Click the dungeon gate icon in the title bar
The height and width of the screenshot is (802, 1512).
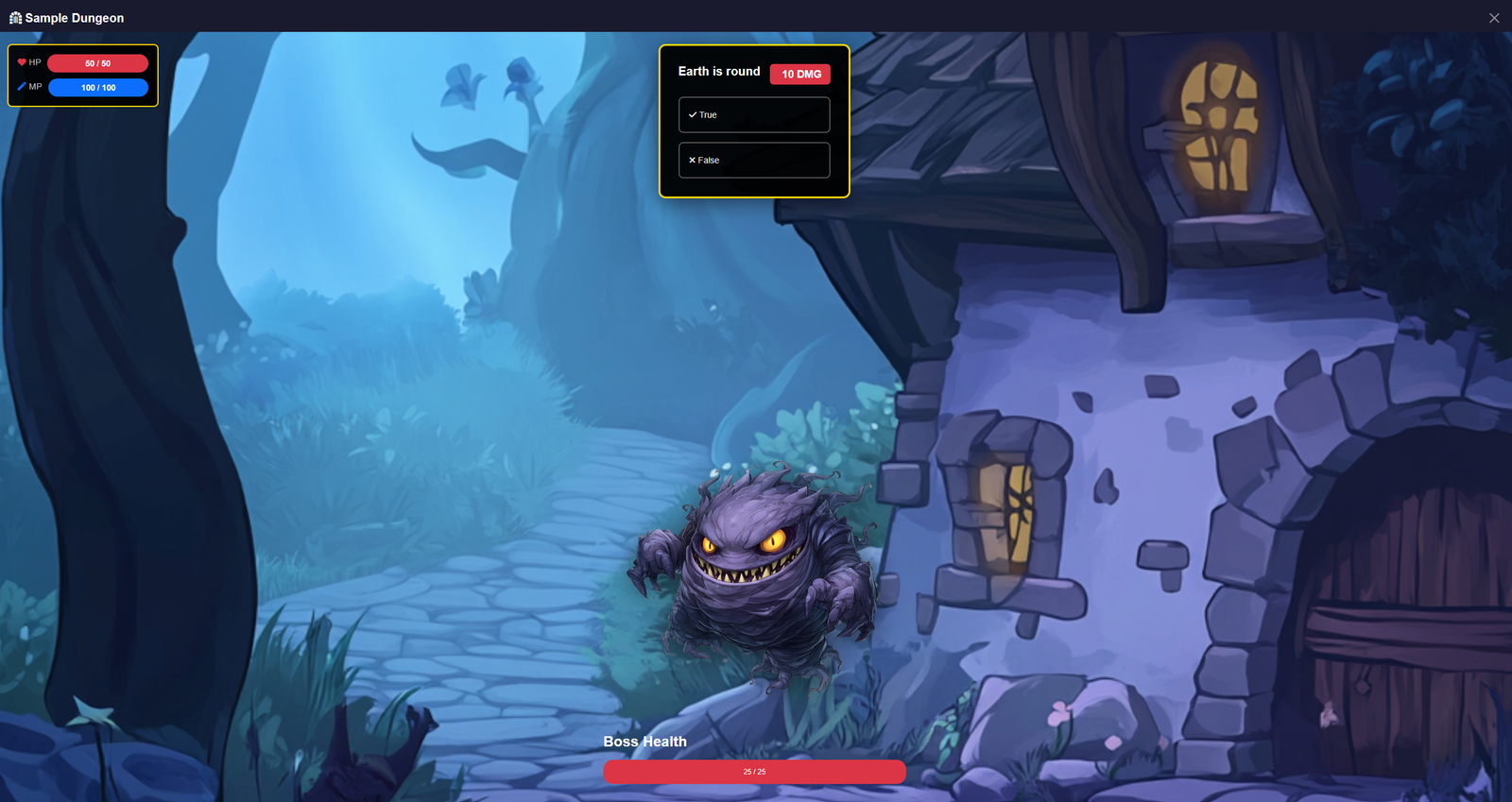[15, 17]
